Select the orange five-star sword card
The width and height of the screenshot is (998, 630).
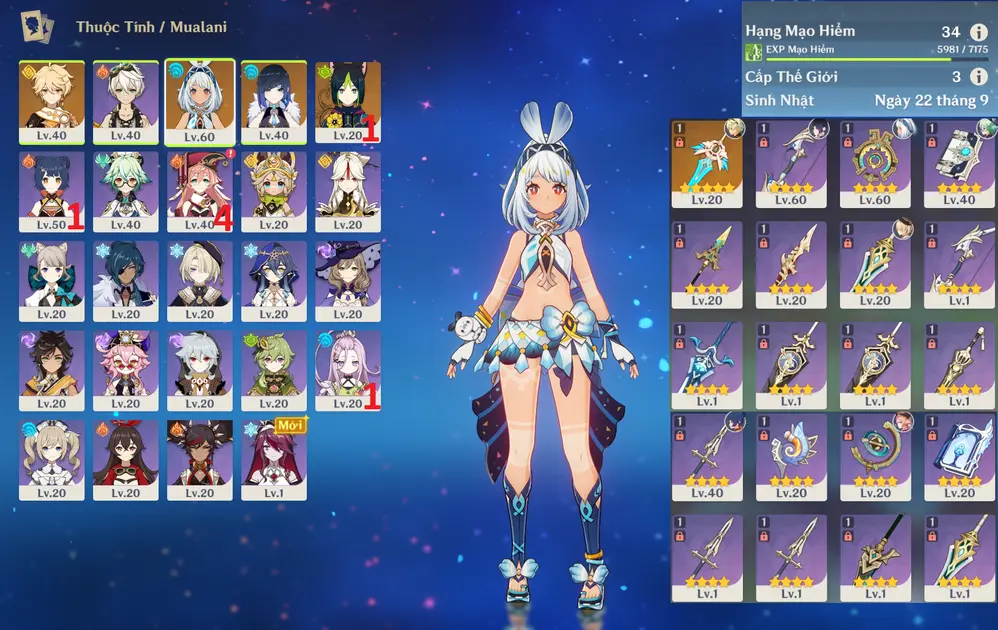(707, 162)
